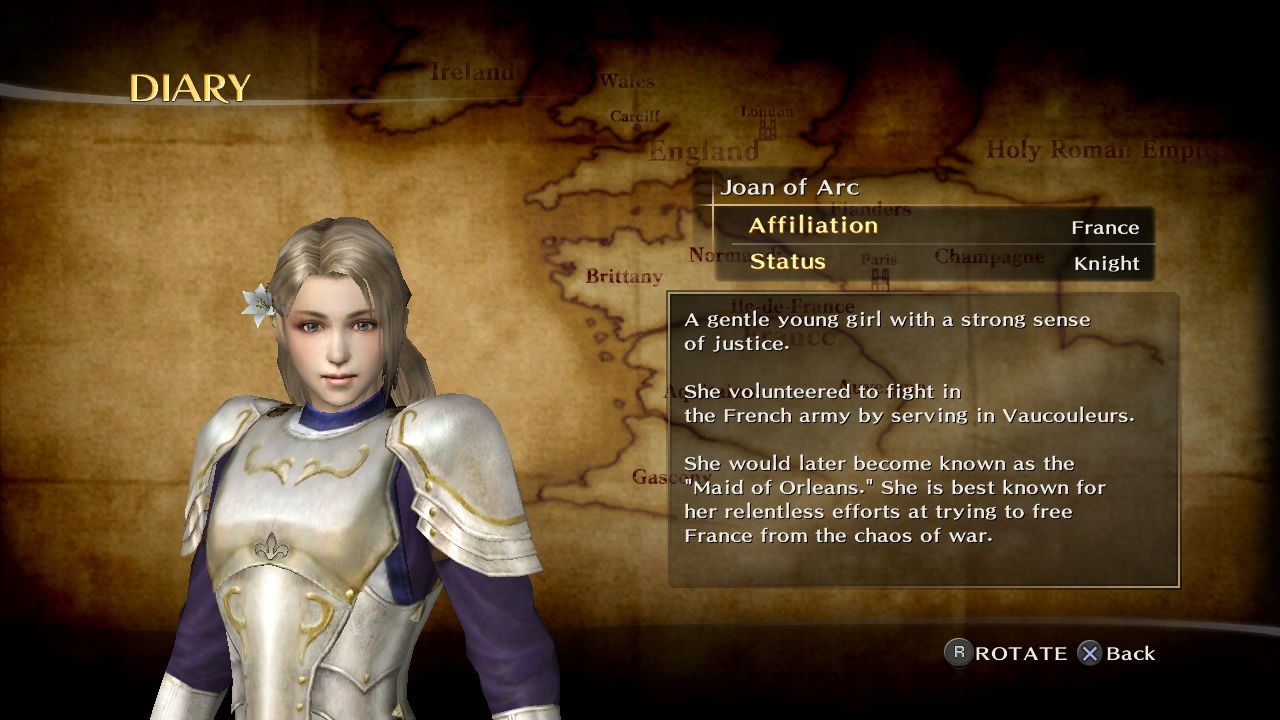Select the castle icon below London
This screenshot has height=720, width=1280.
pyautogui.click(x=766, y=130)
